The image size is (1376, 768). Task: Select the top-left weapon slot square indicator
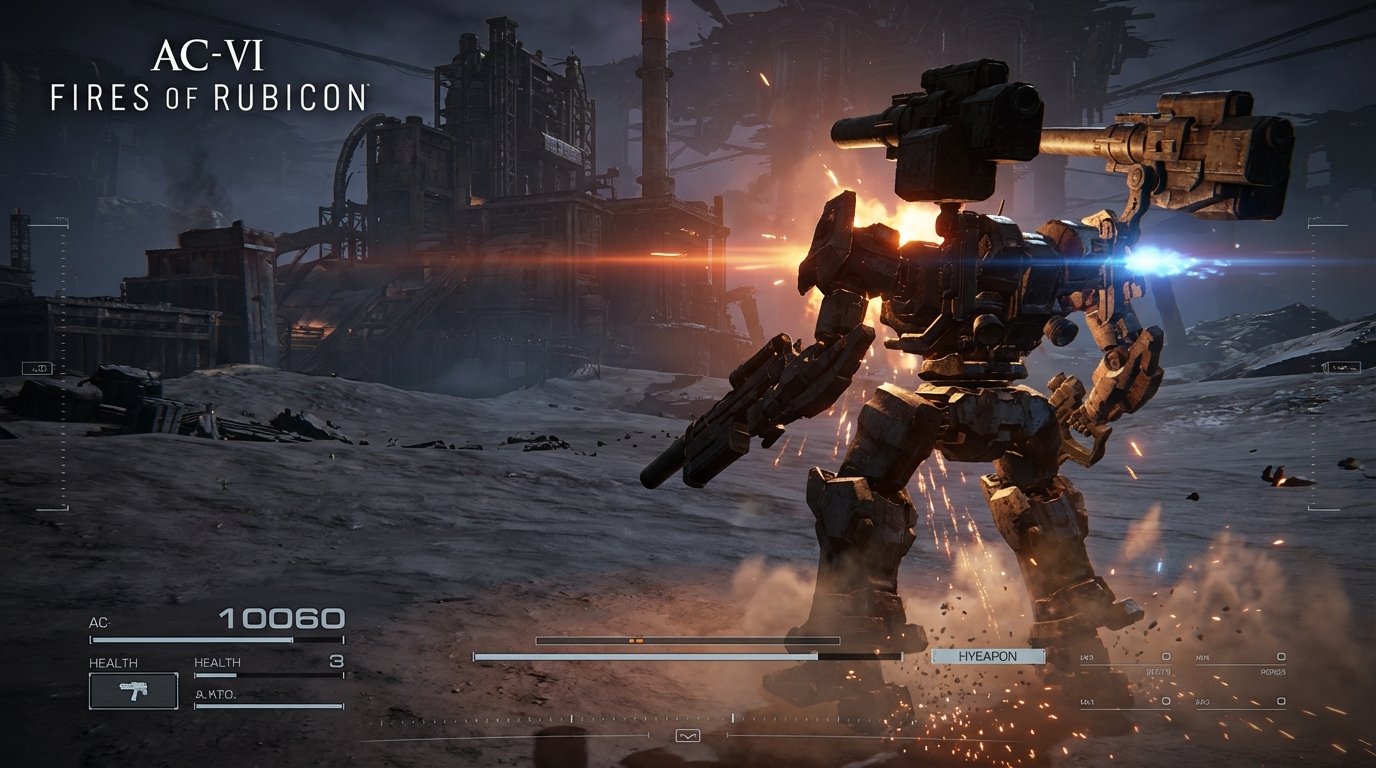(x=1166, y=656)
